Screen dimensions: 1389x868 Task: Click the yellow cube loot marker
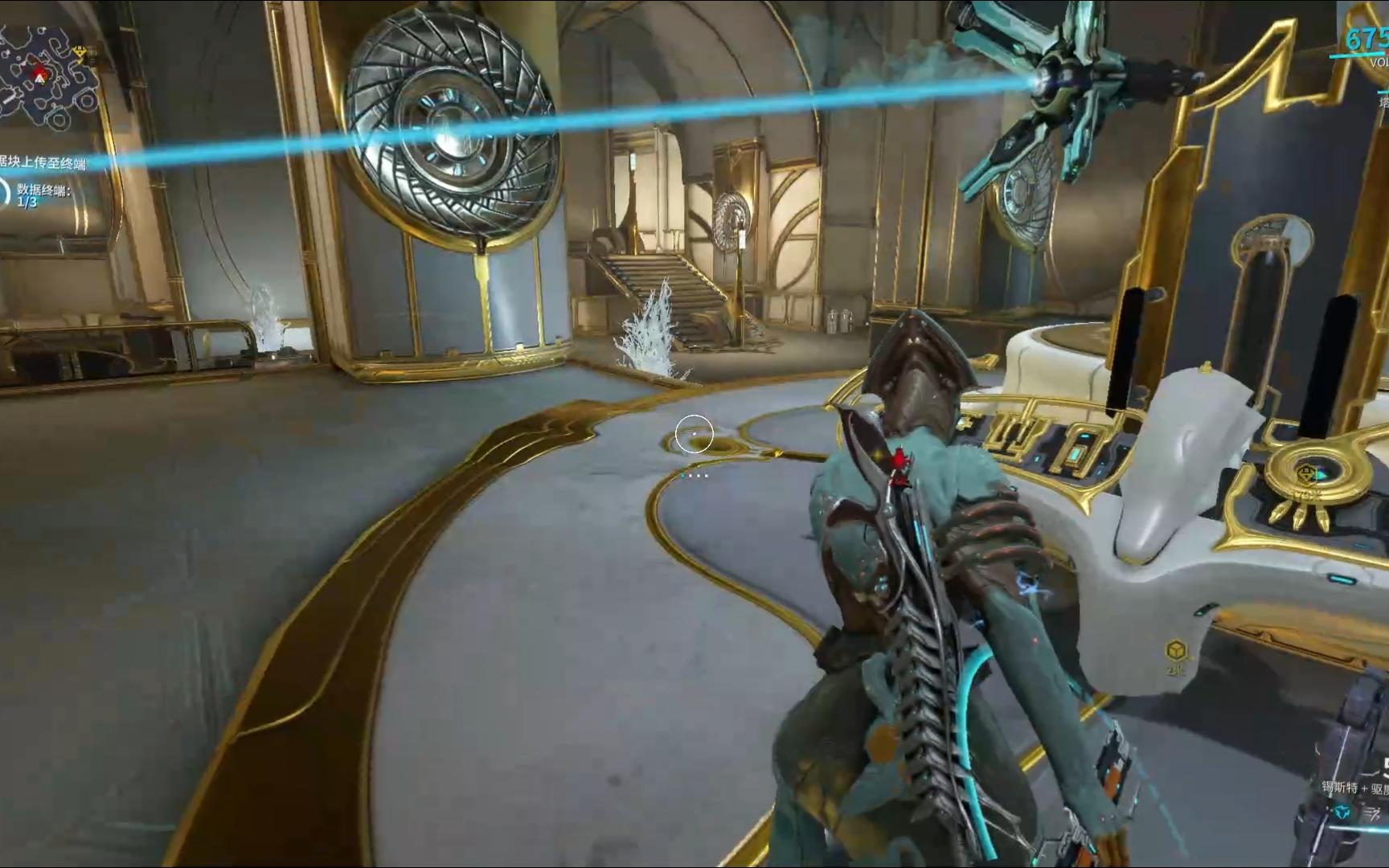click(x=1176, y=649)
